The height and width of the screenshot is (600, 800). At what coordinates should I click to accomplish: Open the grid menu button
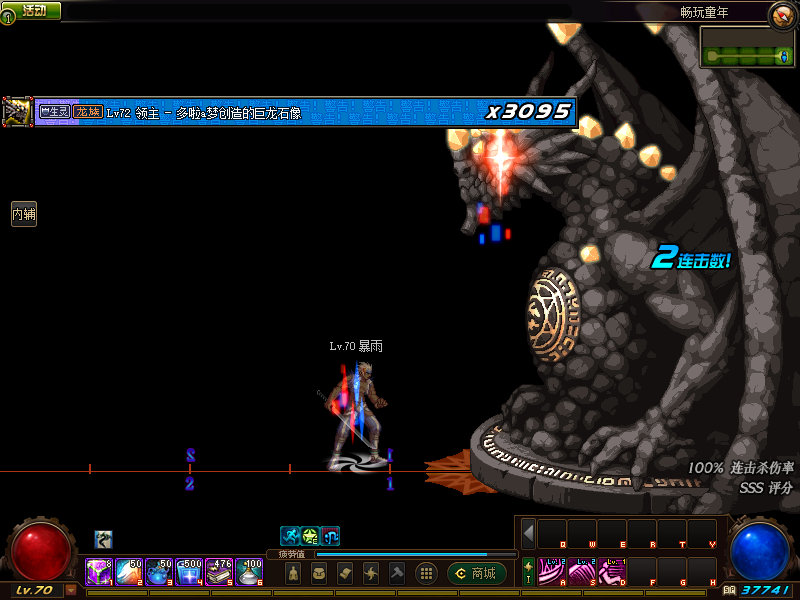coord(425,573)
